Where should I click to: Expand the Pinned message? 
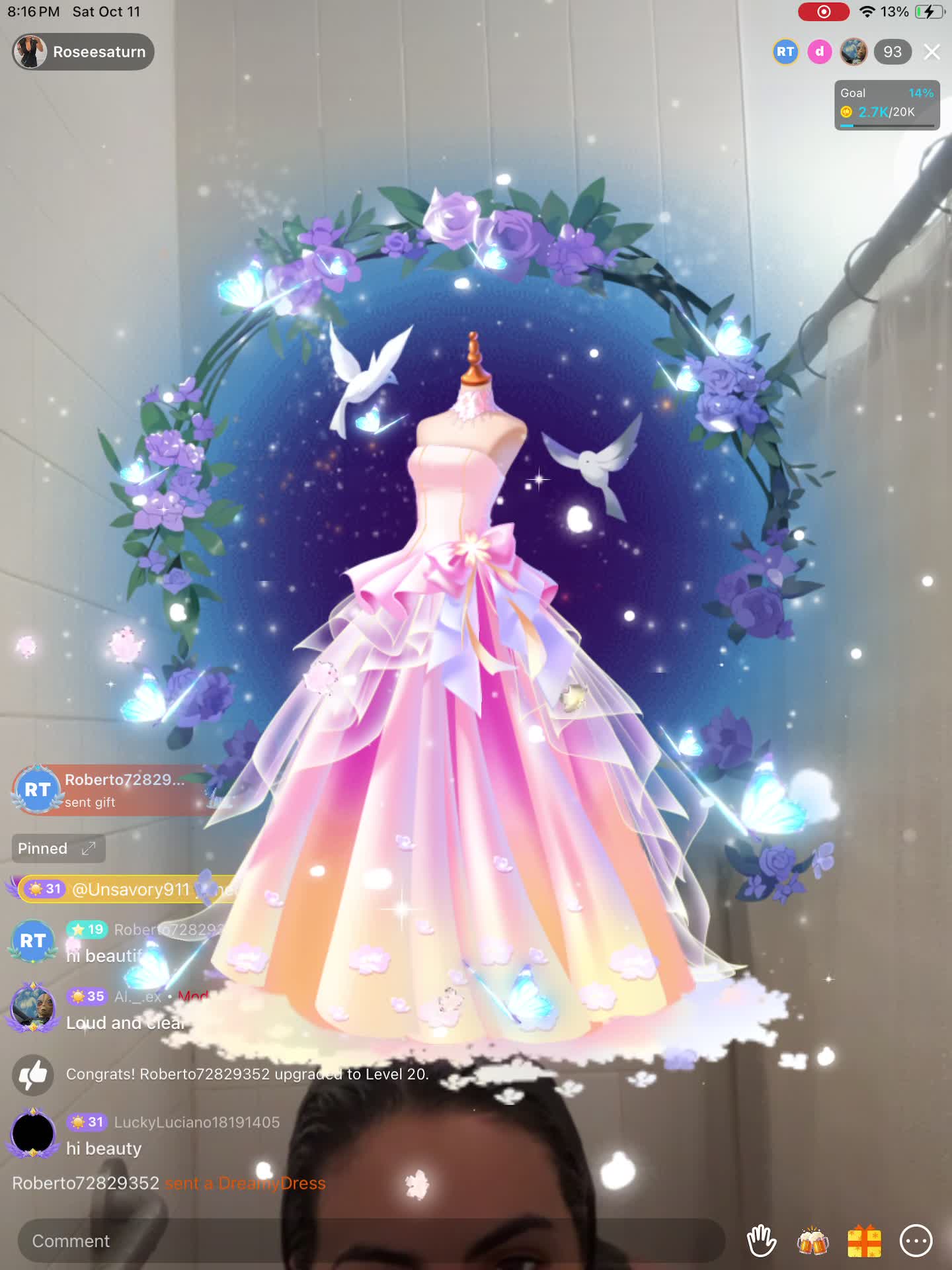point(58,849)
